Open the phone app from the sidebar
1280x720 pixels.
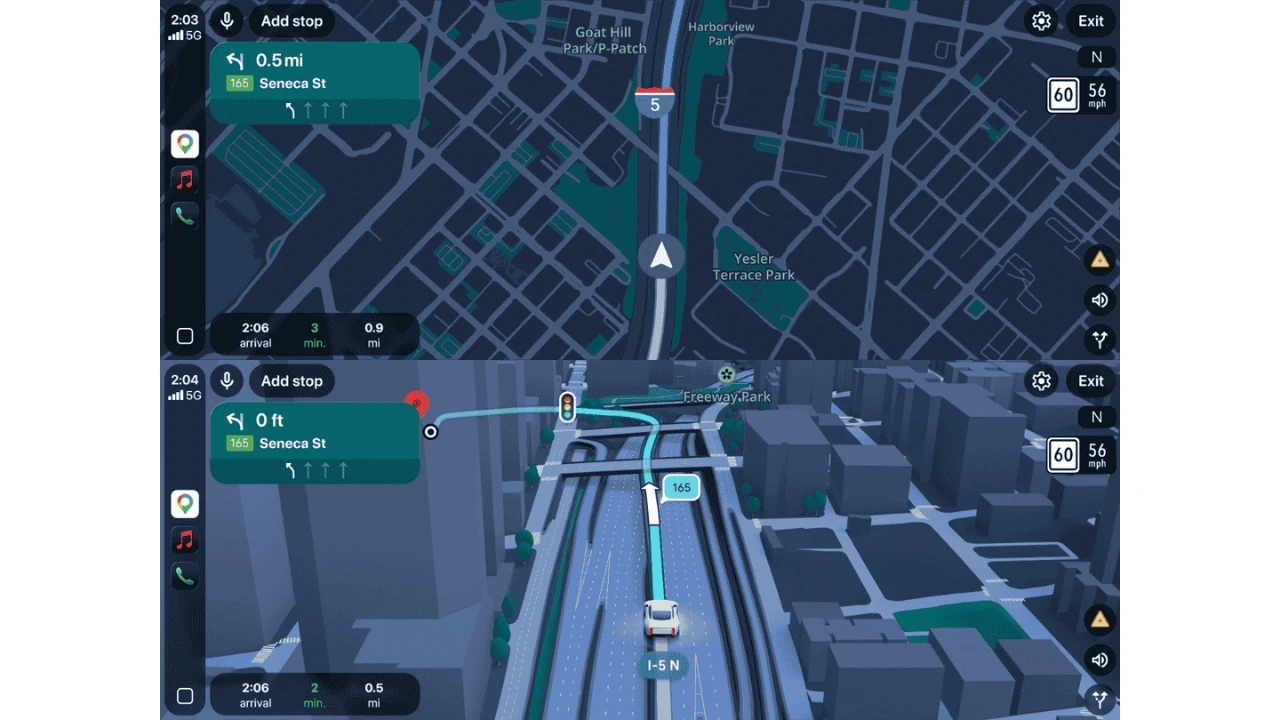click(x=184, y=576)
